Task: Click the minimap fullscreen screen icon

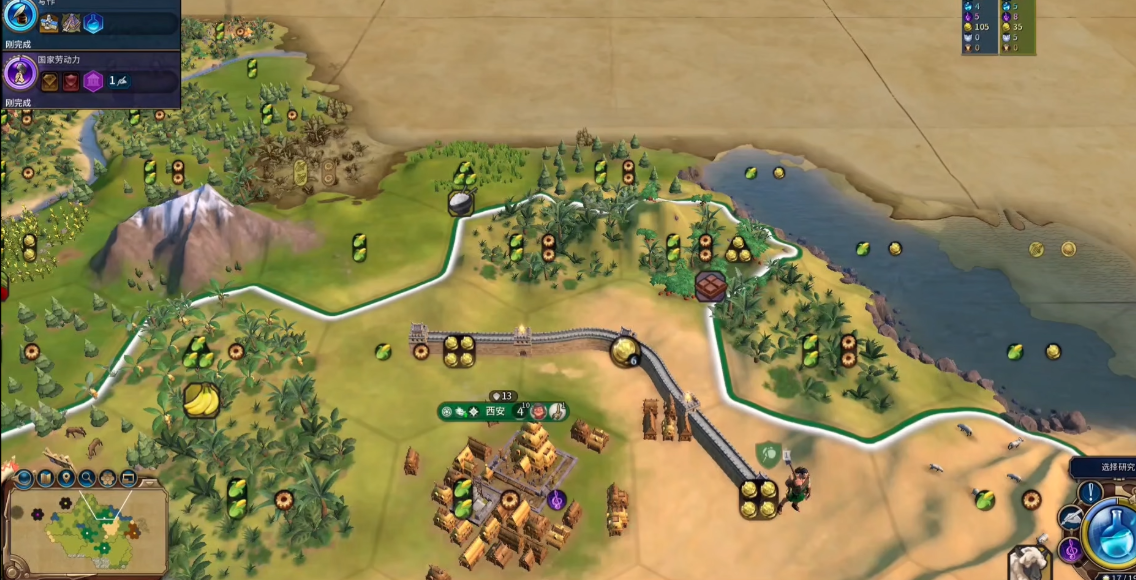Action: 128,479
